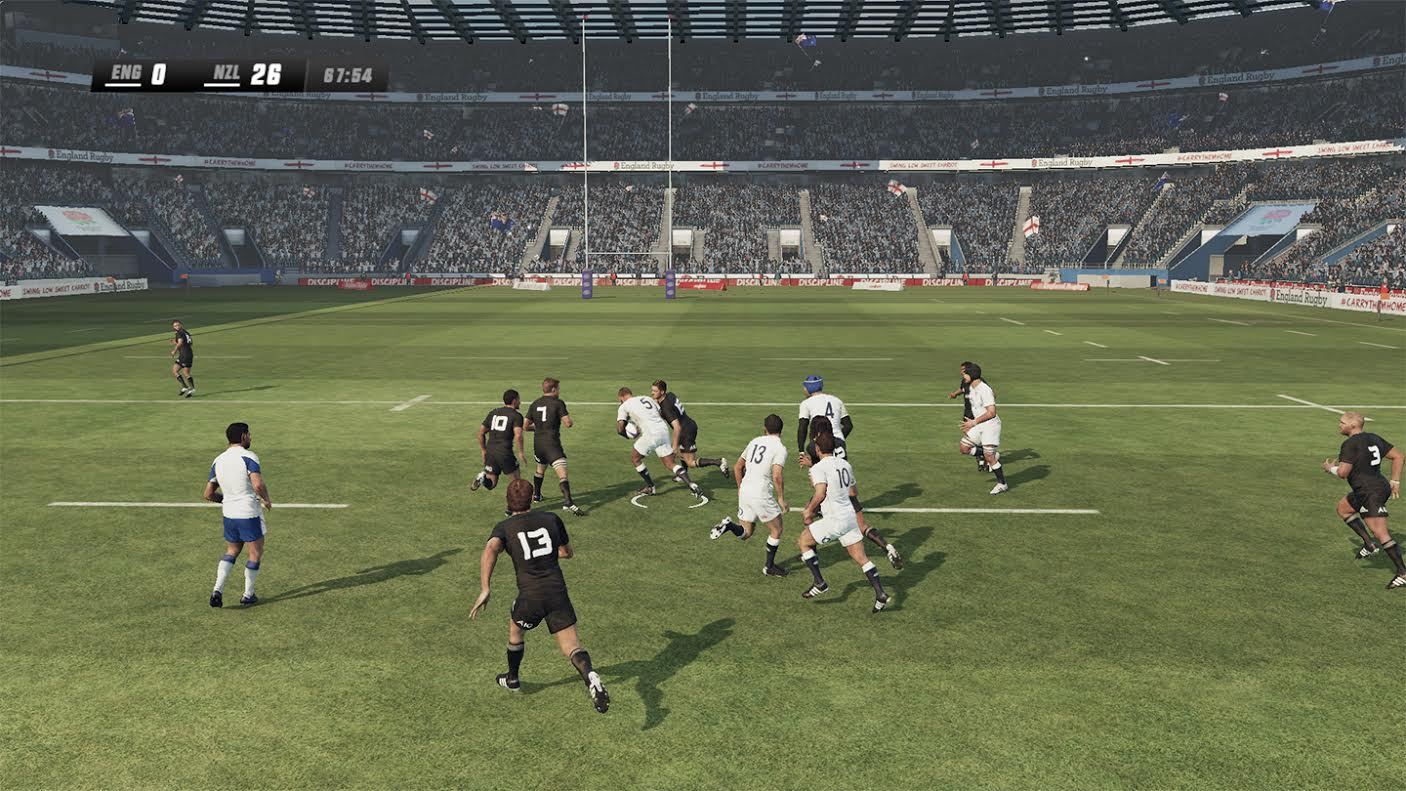
Task: Click England player number 4 in headgear area
Action: (828, 410)
